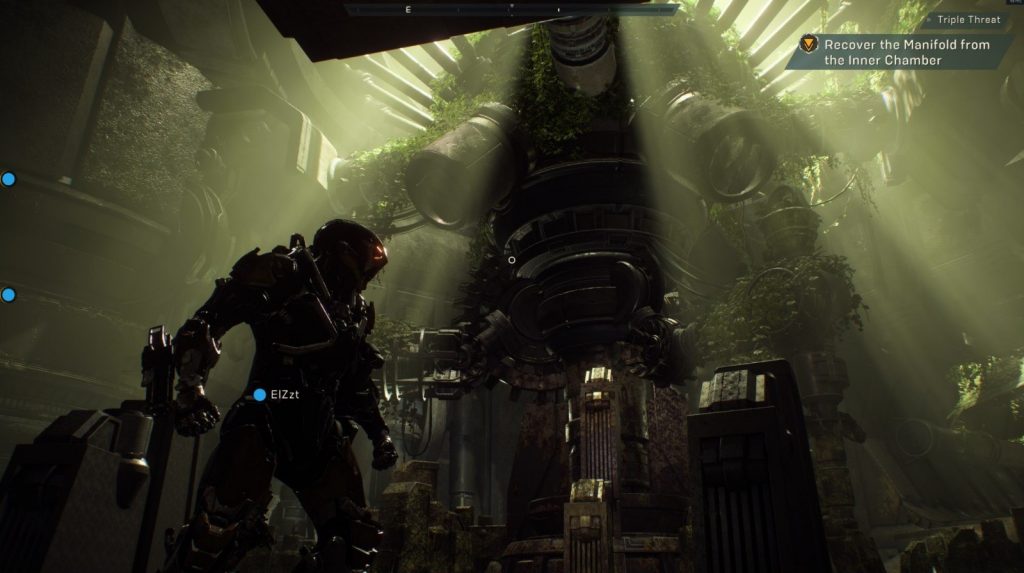
Task: Click the ElZzt squadmate marker
Action: [x=260, y=395]
